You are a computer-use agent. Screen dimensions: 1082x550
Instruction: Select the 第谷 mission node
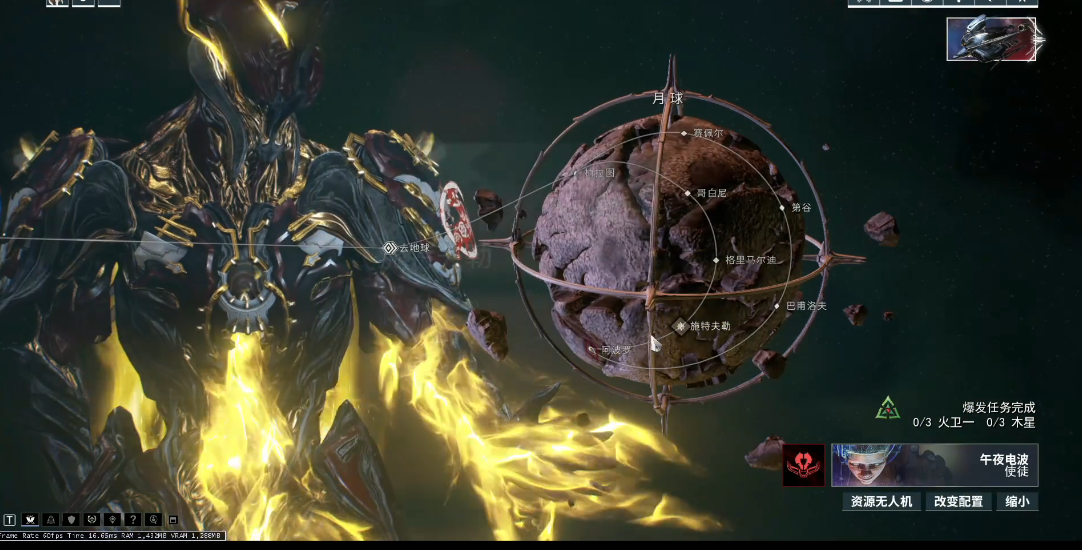[x=782, y=208]
